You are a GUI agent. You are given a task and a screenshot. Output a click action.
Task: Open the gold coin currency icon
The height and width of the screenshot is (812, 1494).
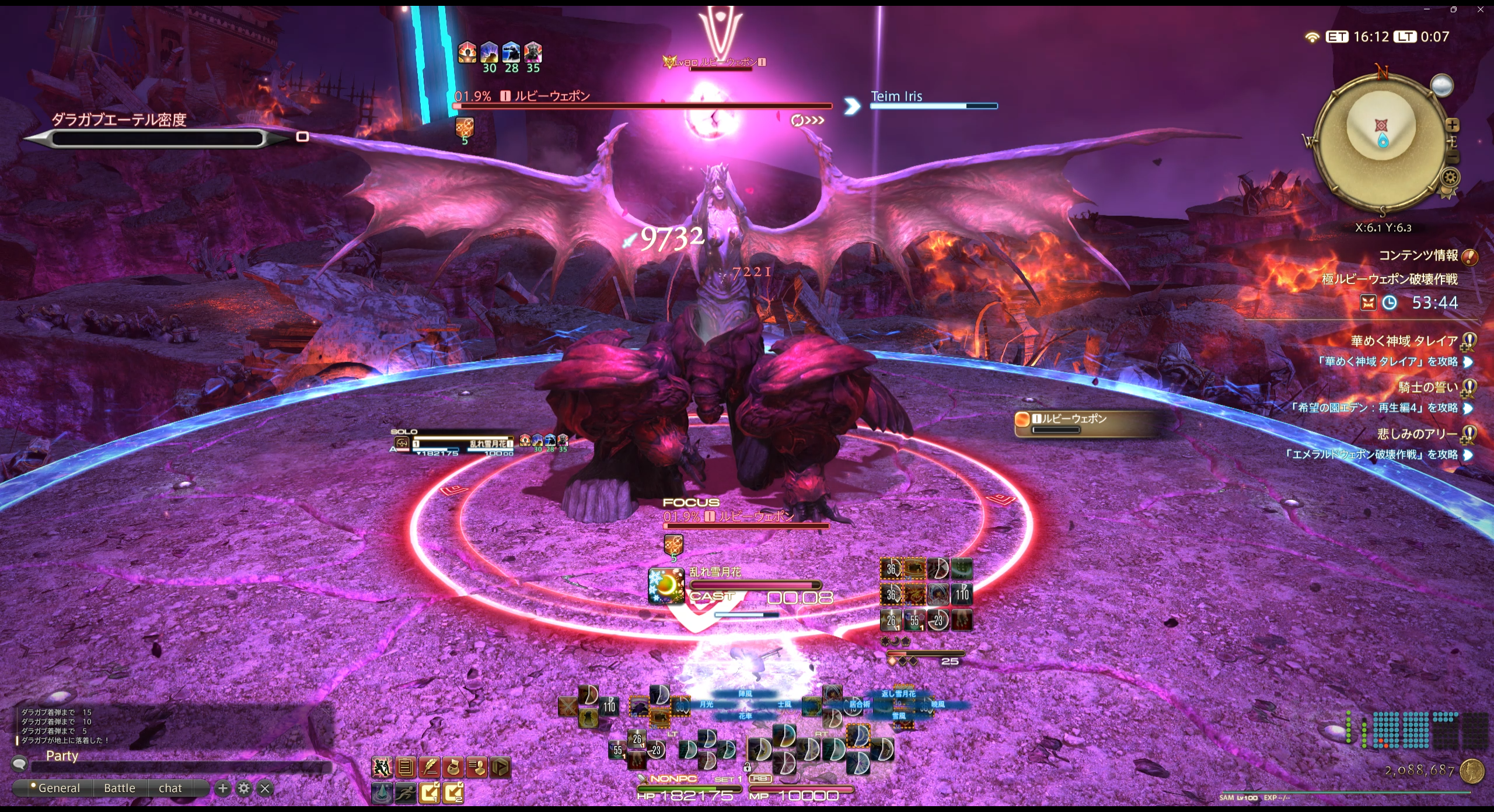click(1472, 771)
